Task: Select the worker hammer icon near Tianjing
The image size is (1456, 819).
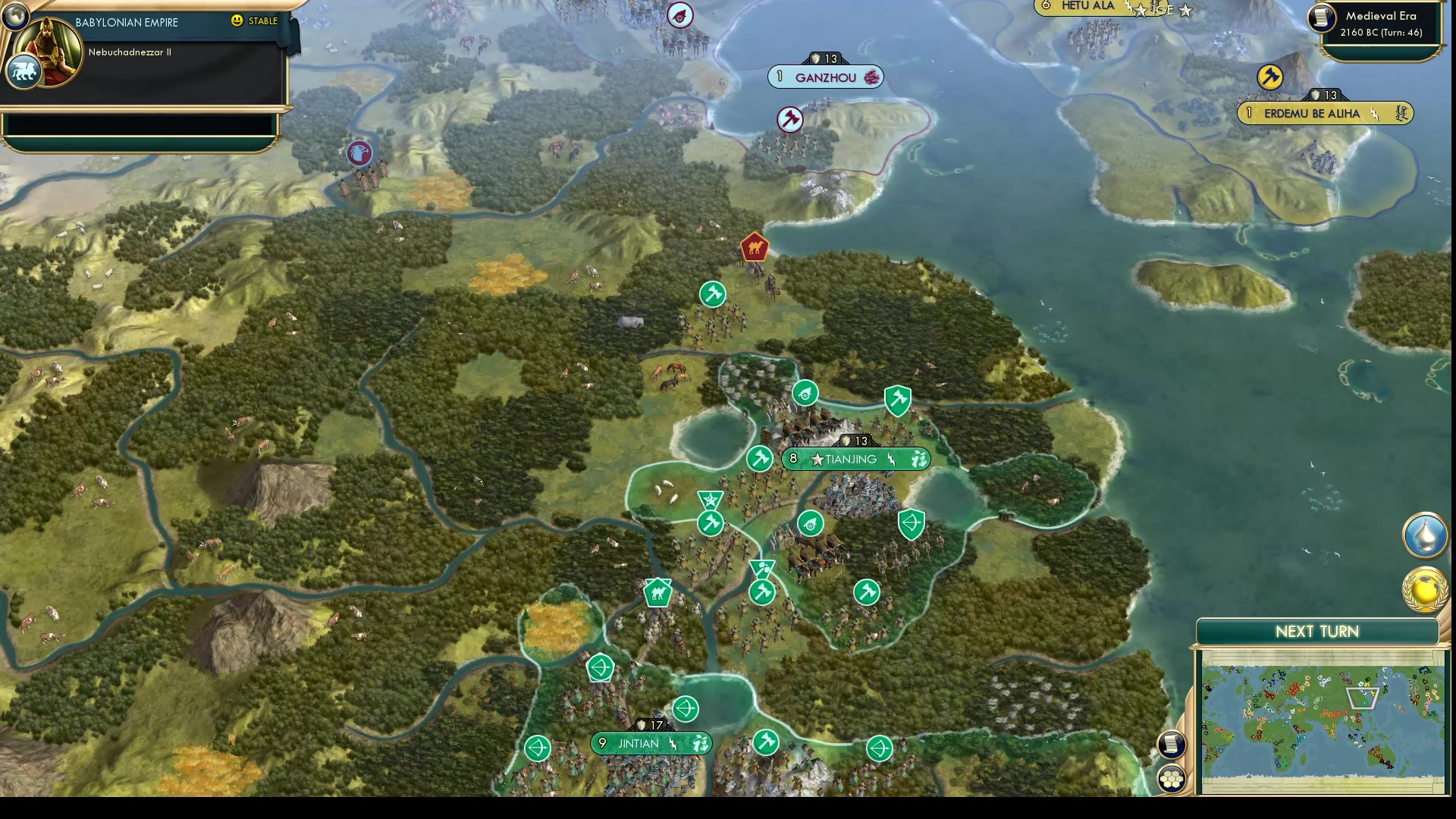Action: point(760,459)
